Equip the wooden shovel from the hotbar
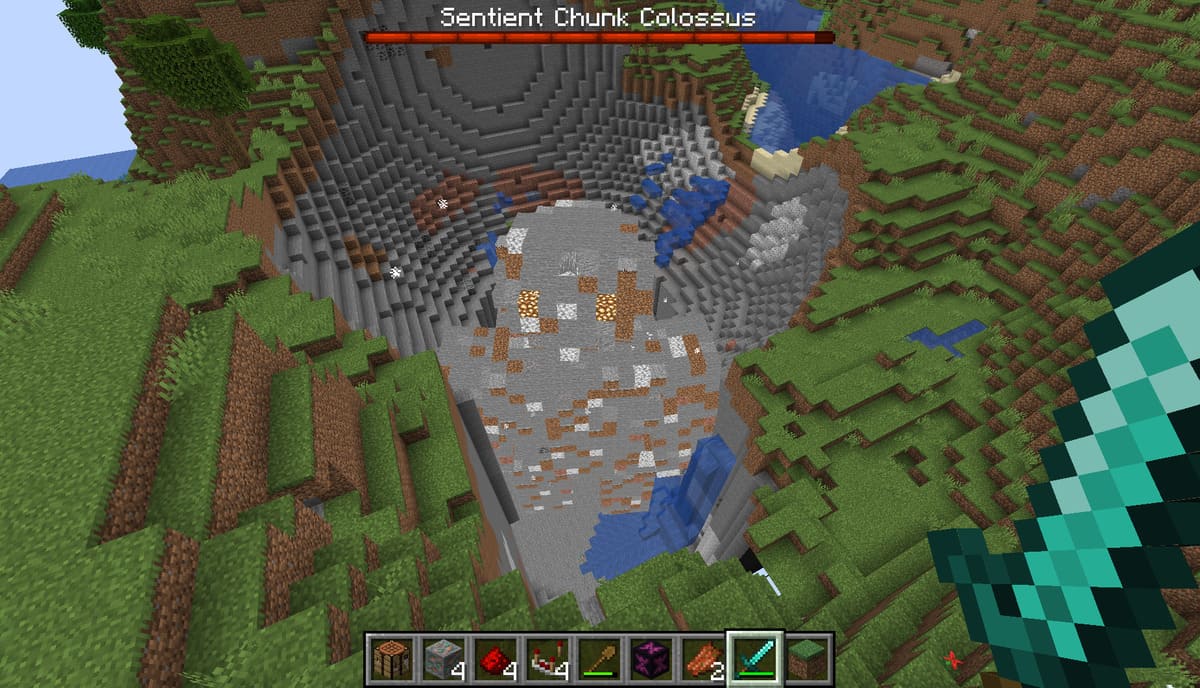The height and width of the screenshot is (688, 1200). (x=597, y=659)
